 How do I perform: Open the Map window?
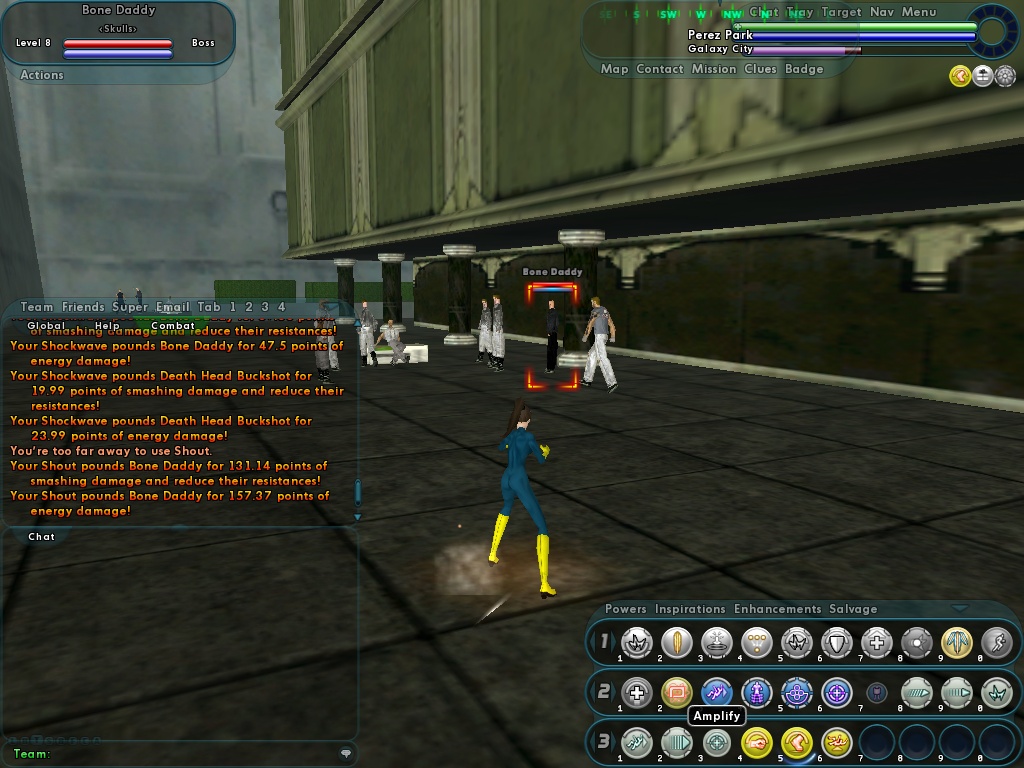pyautogui.click(x=614, y=69)
